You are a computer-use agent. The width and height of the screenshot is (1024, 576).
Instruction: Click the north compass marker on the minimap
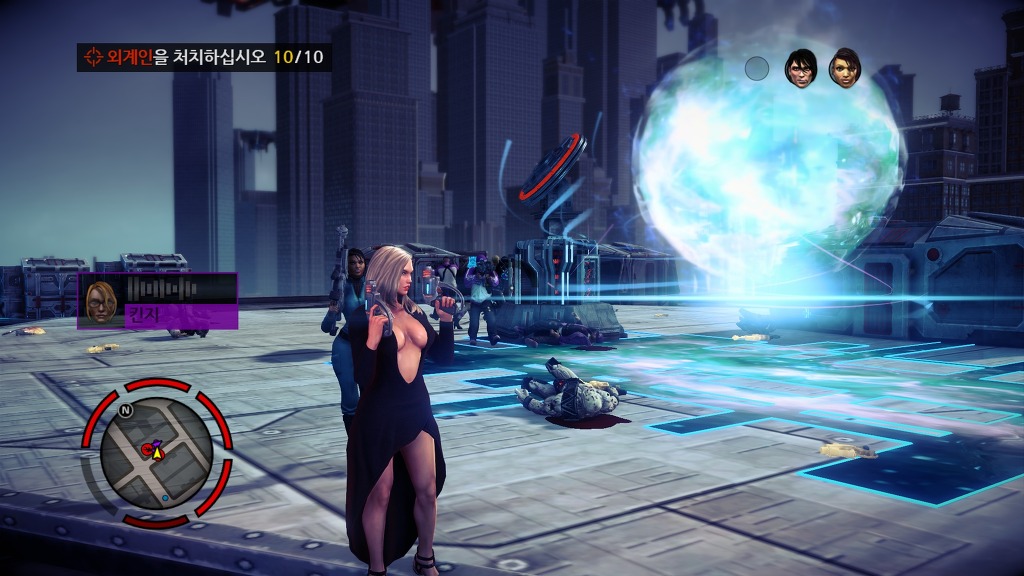[126, 410]
